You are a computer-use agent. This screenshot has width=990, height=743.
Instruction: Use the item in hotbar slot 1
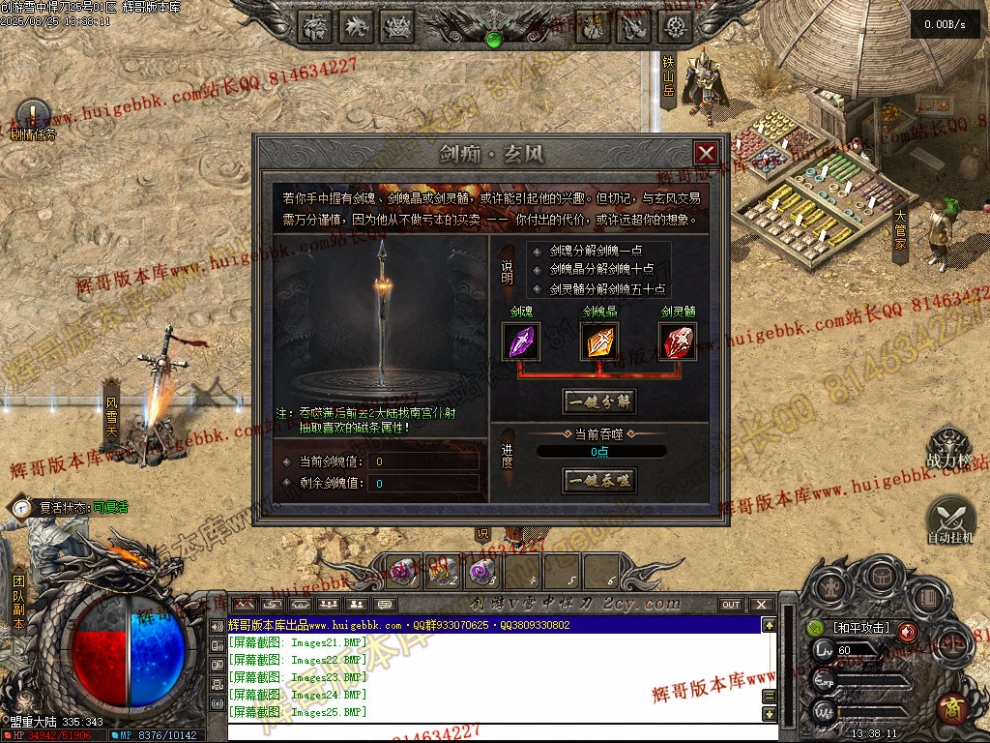[x=403, y=572]
